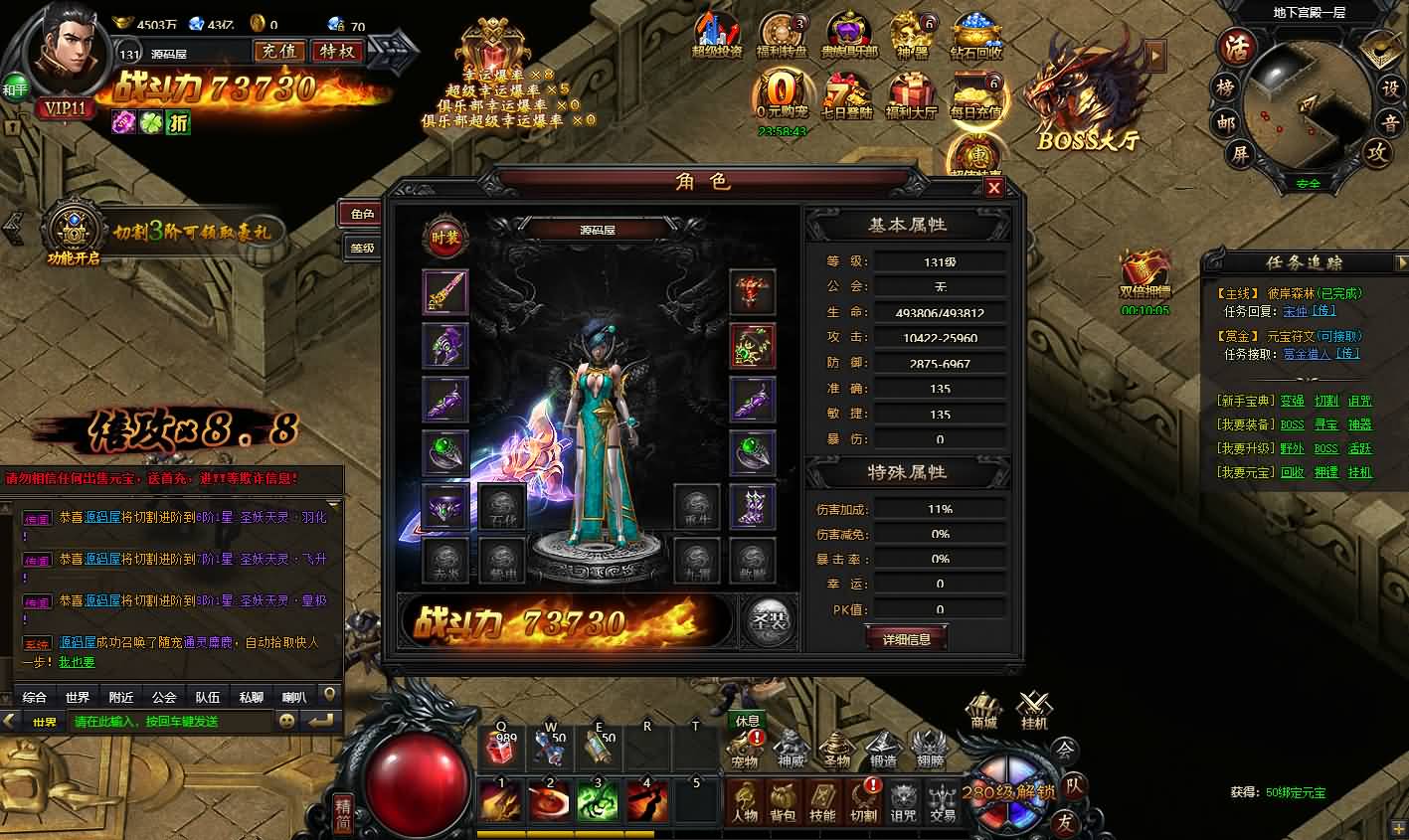Image resolution: width=1409 pixels, height=840 pixels.
Task: Open the 商城 mall shop
Action: (983, 711)
